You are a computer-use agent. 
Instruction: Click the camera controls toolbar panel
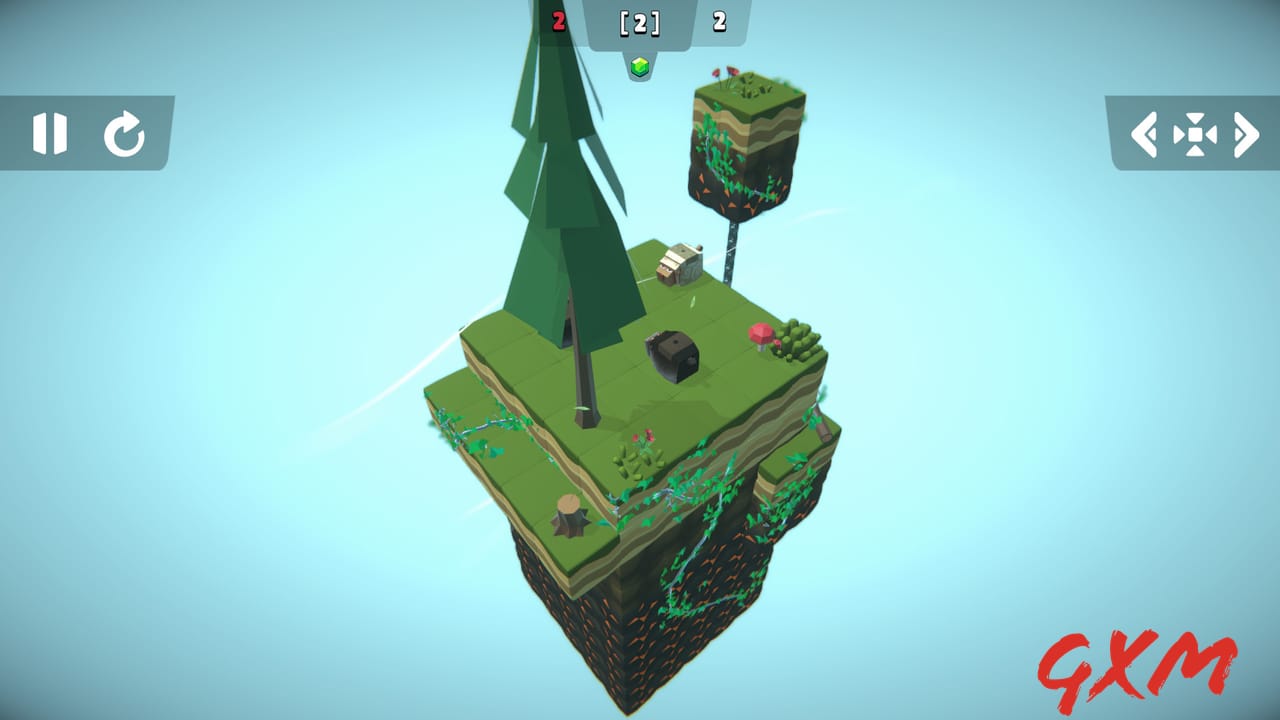[1197, 134]
